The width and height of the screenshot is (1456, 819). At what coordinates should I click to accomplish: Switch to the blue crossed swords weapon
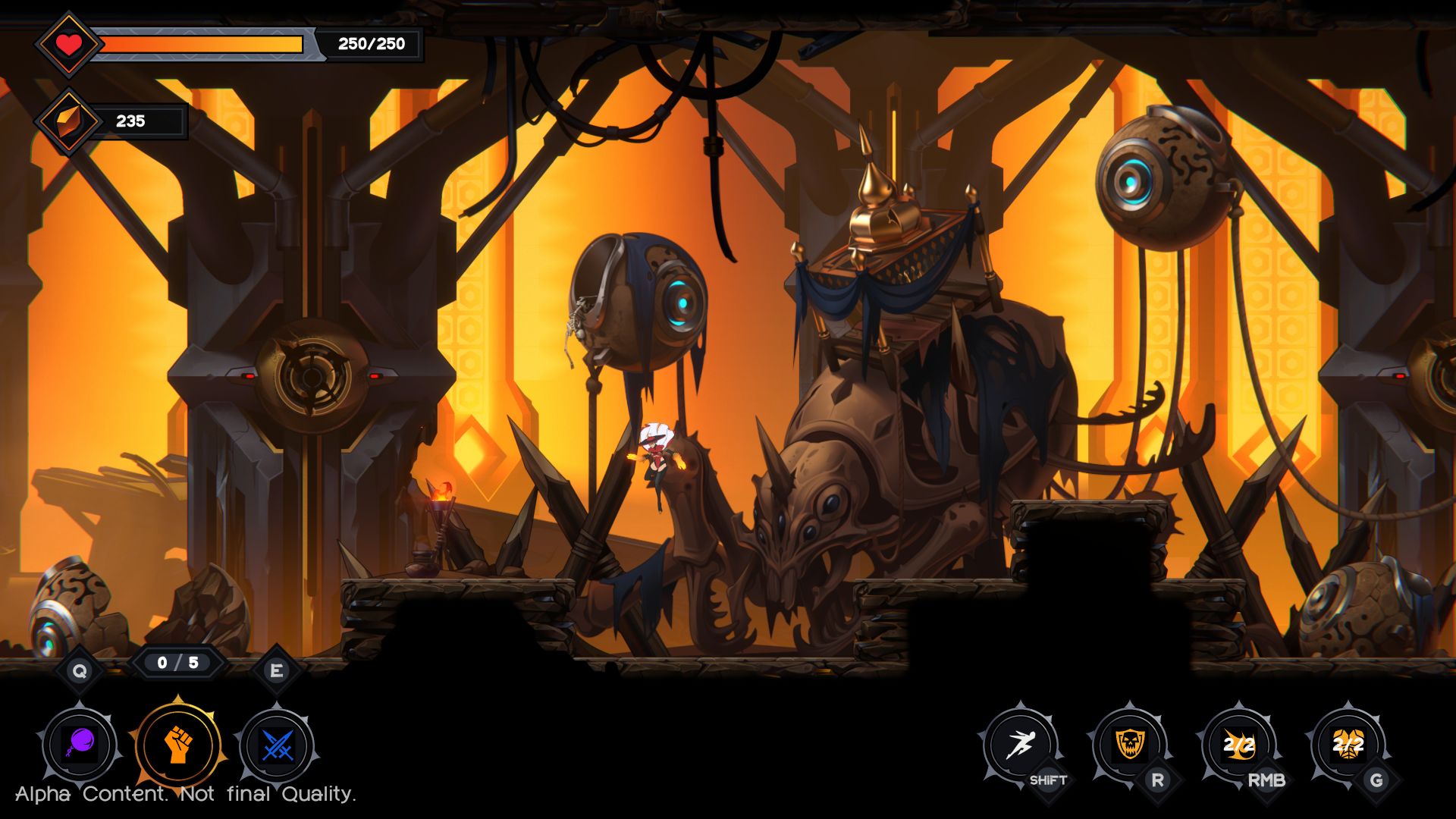point(277,745)
